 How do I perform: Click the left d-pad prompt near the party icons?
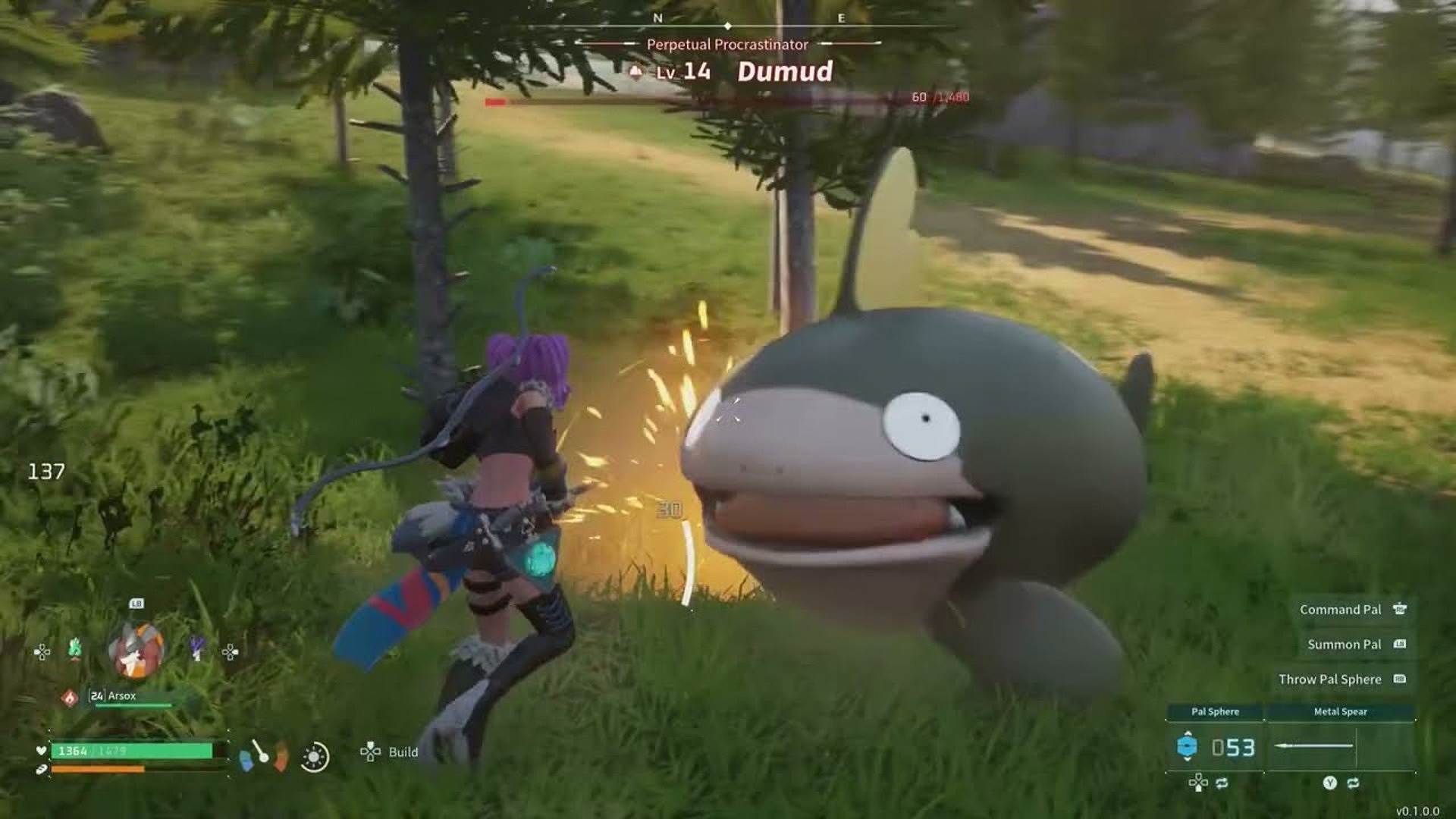[42, 652]
